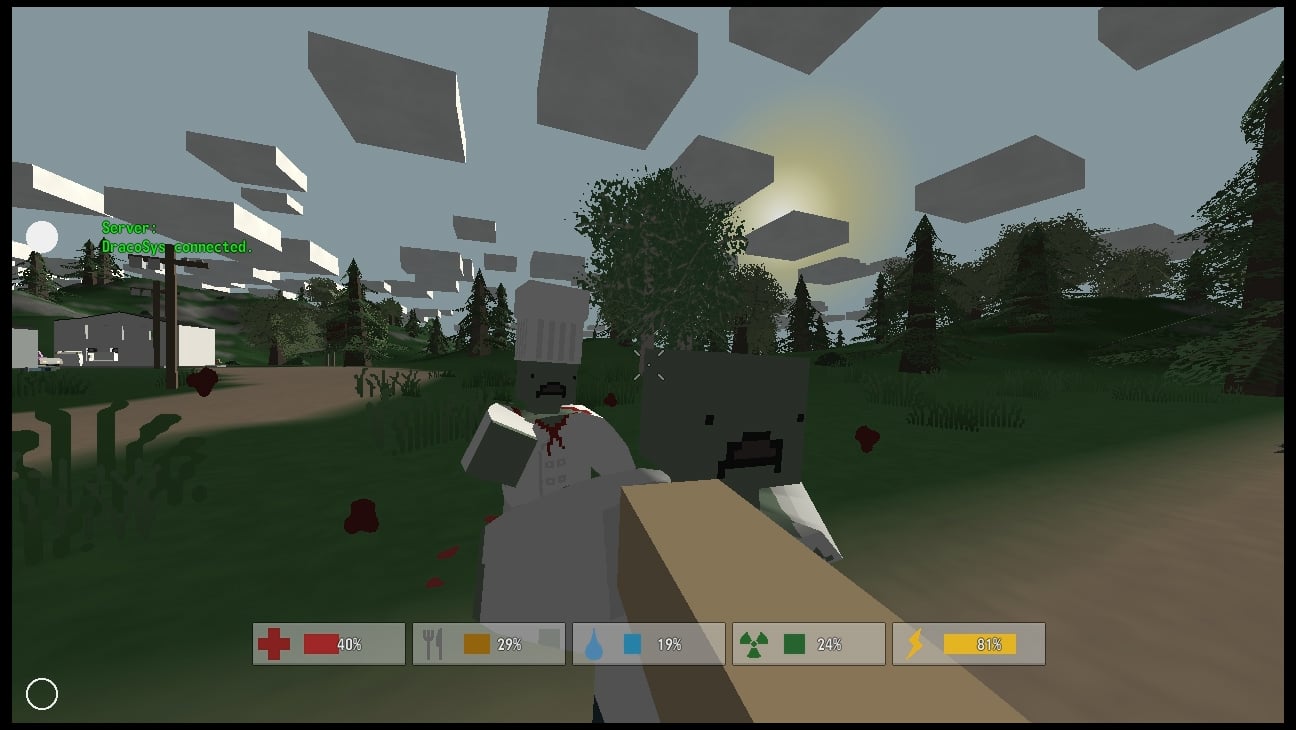Click the green radiation hazard icon
Viewport: 1296px width, 730px height.
click(x=753, y=641)
